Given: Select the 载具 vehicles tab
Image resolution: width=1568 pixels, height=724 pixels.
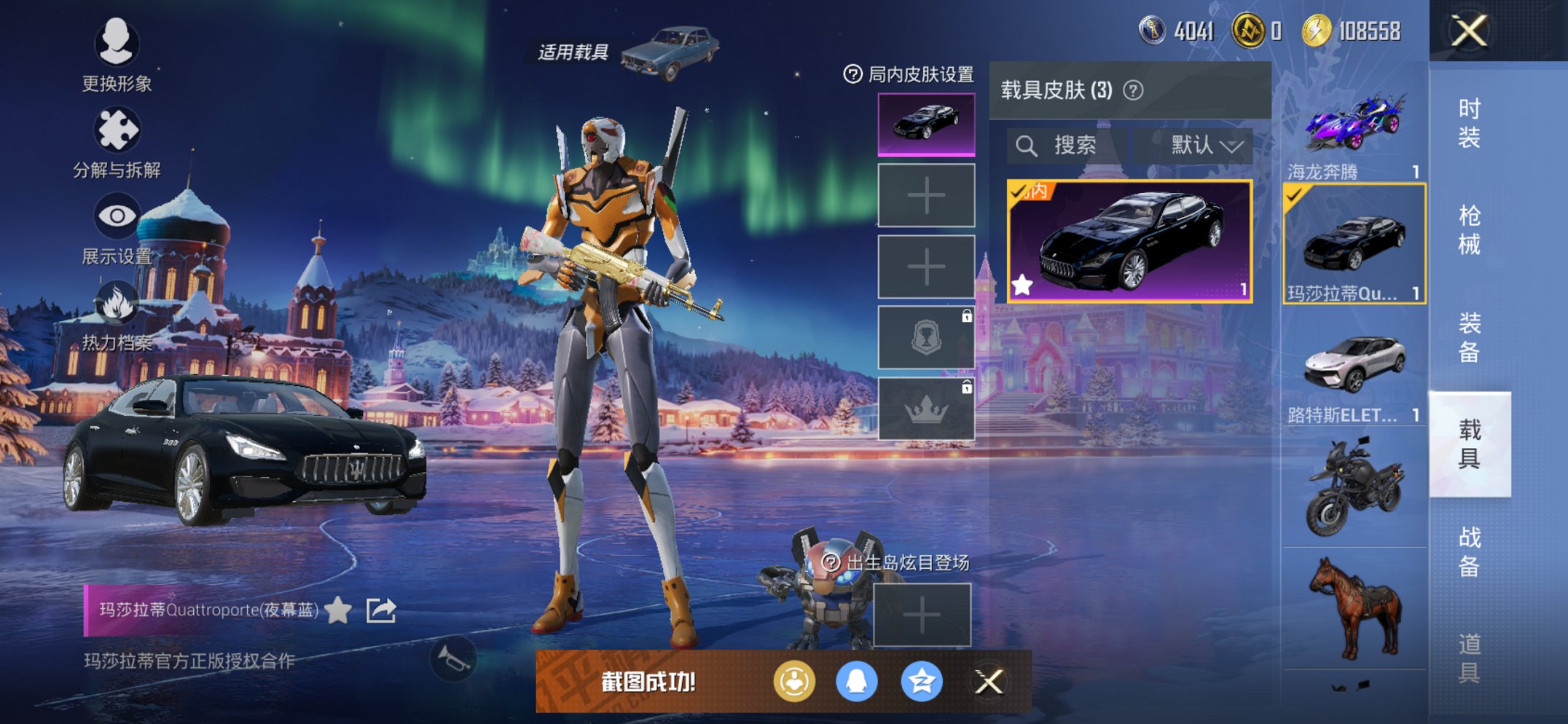Looking at the screenshot, I should (1469, 444).
